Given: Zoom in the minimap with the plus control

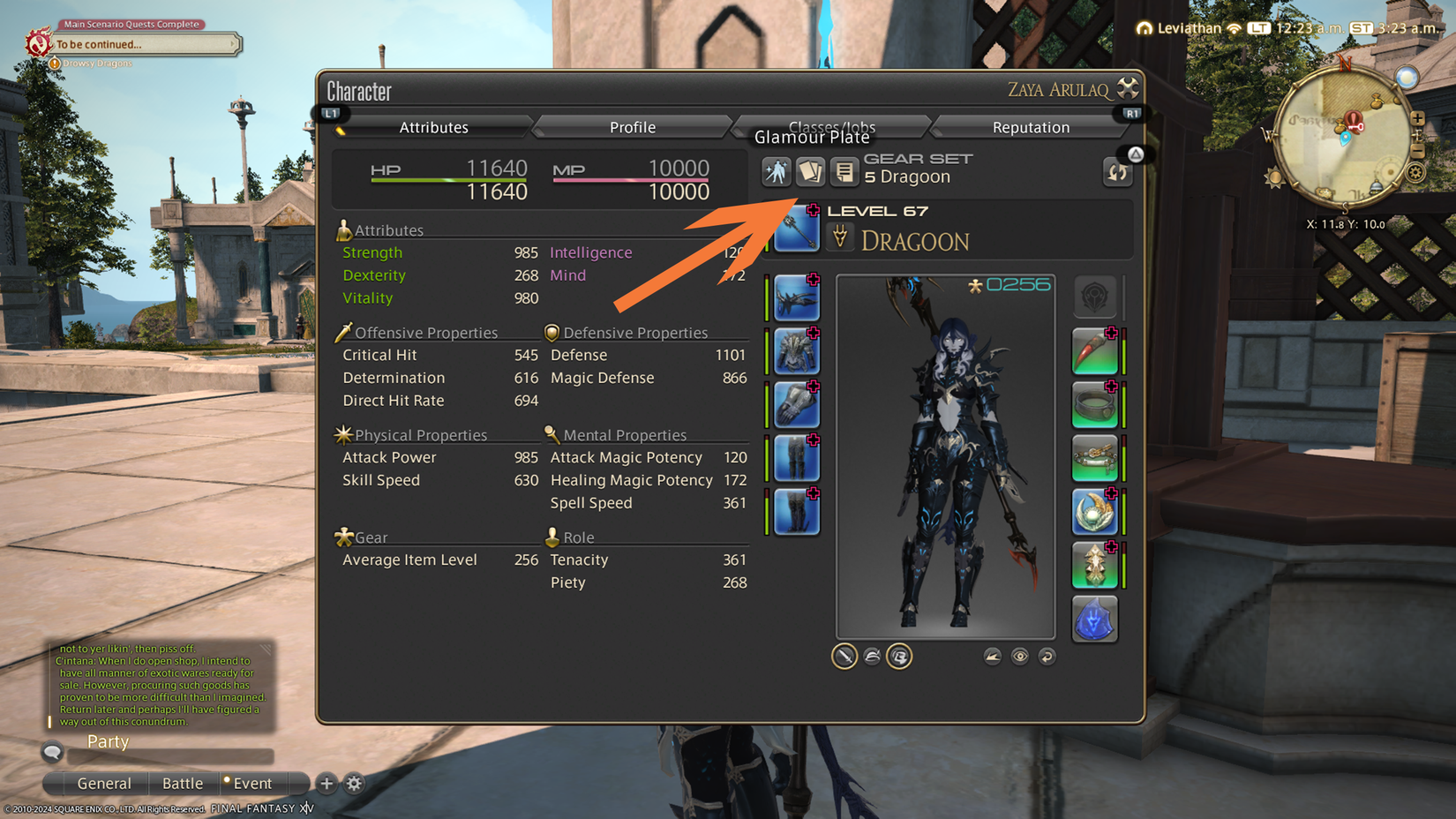Looking at the screenshot, I should coord(1418,118).
